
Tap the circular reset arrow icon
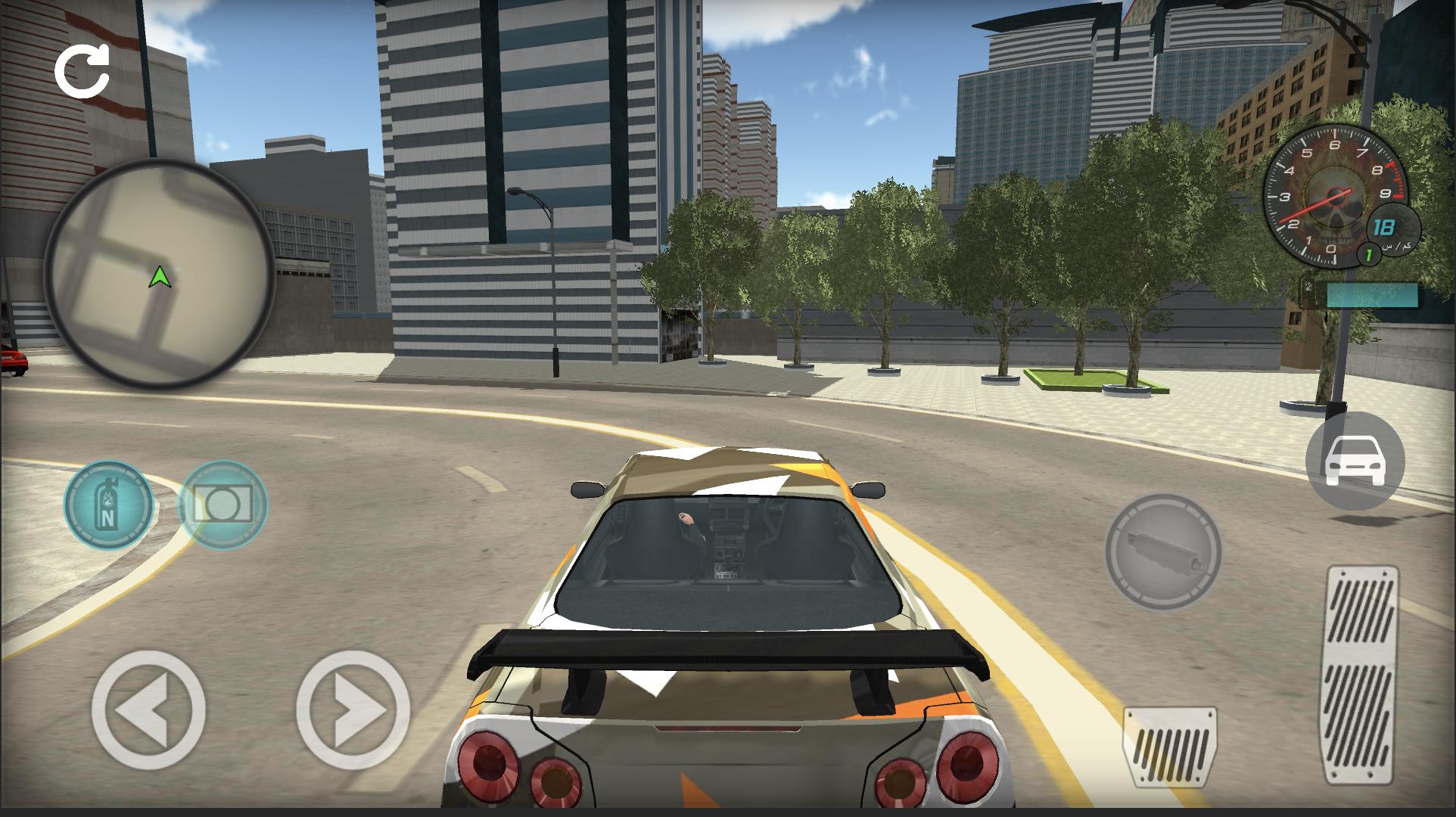click(x=82, y=71)
